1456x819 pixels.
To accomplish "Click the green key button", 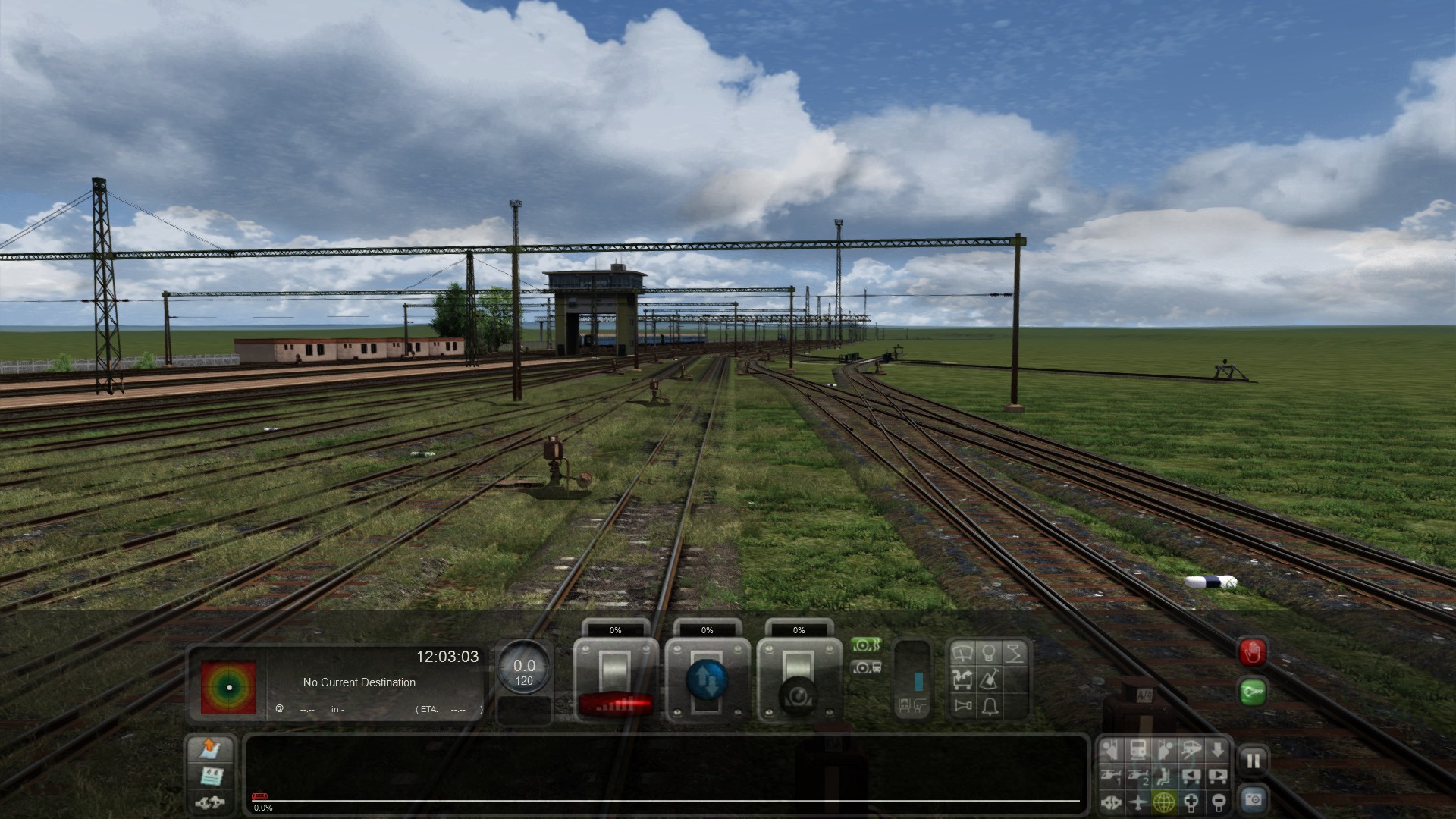I will (x=1252, y=692).
